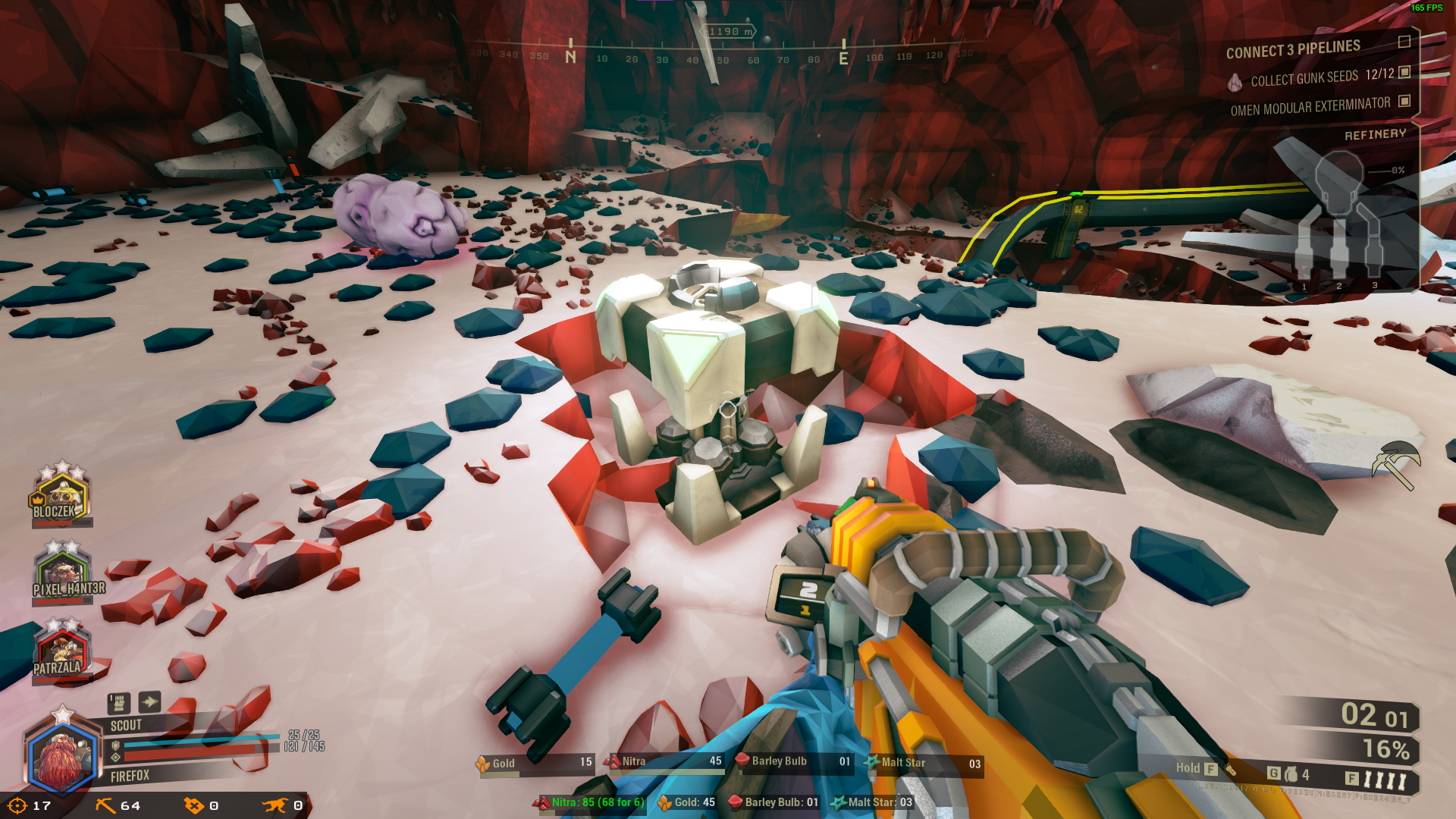Screen dimensions: 1456x819
Task: Click the crosshair kill counter icon
Action: click(x=17, y=805)
